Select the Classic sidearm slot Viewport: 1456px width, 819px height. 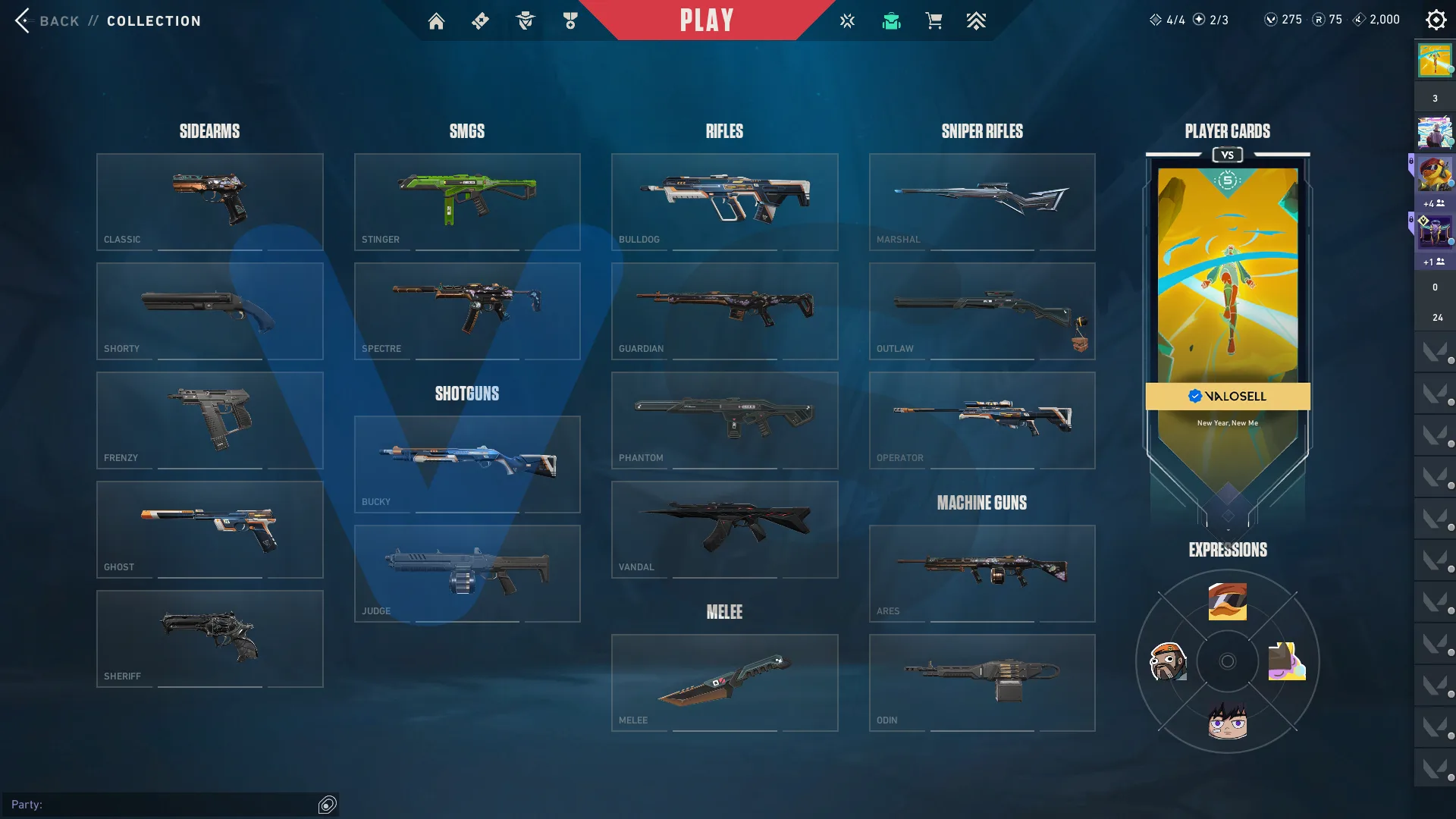coord(210,202)
